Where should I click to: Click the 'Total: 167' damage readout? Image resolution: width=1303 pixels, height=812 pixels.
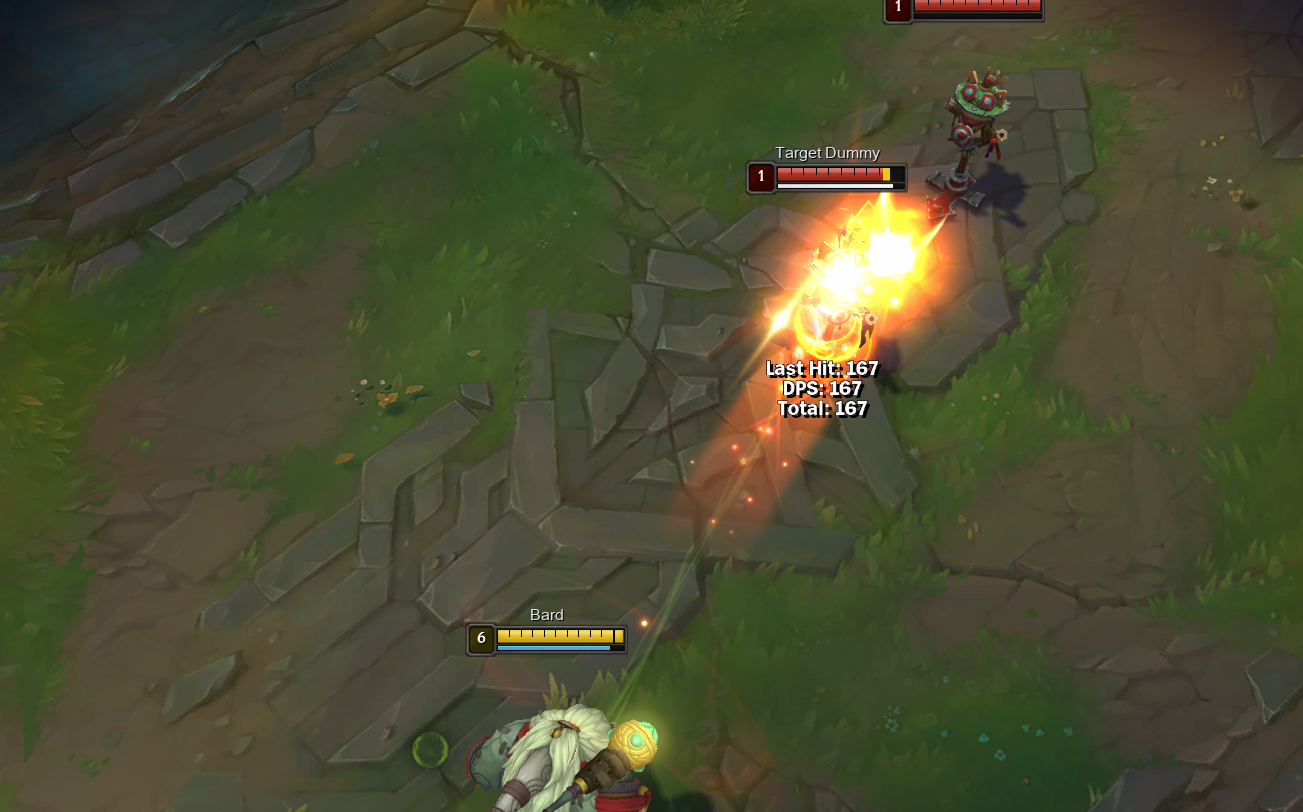[822, 408]
